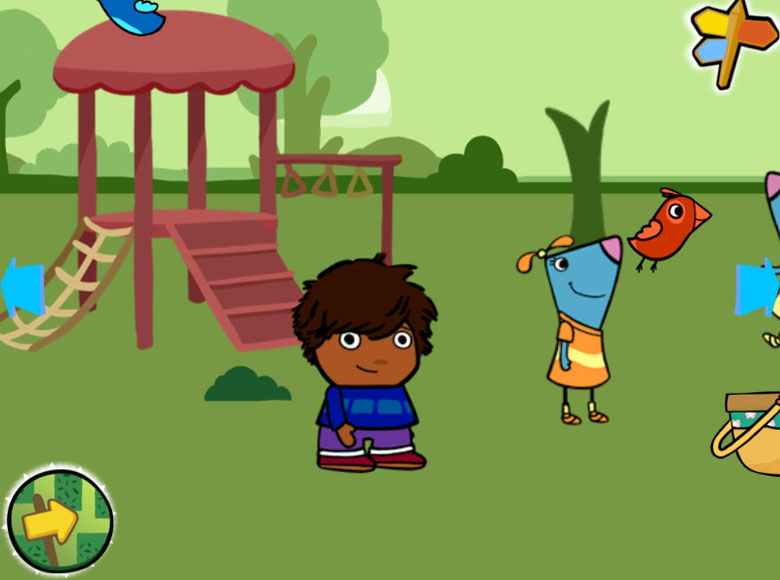
Task: Click the blue right scroll arrow
Action: [x=757, y=288]
